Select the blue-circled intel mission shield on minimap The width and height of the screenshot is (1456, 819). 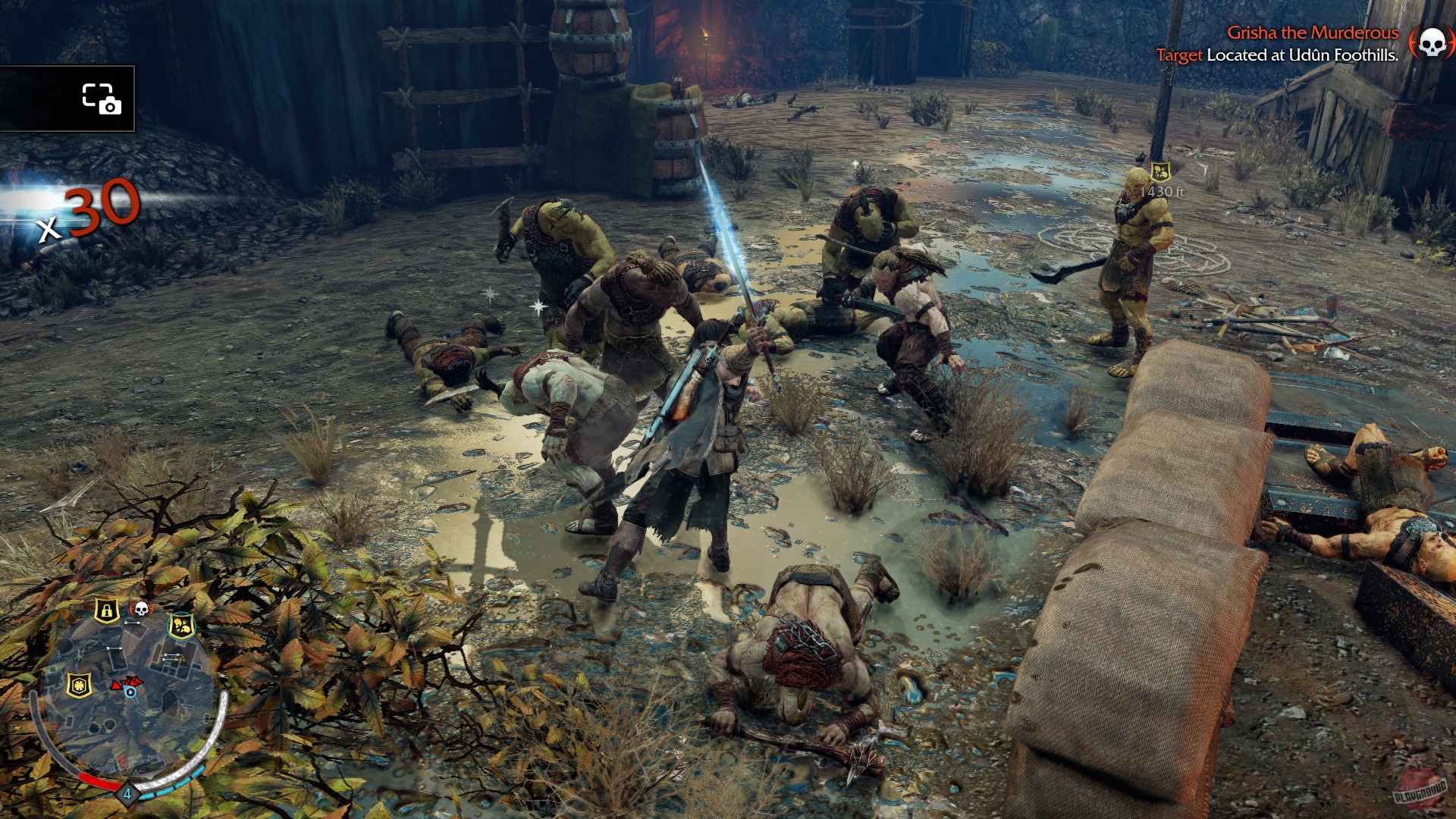(x=183, y=628)
